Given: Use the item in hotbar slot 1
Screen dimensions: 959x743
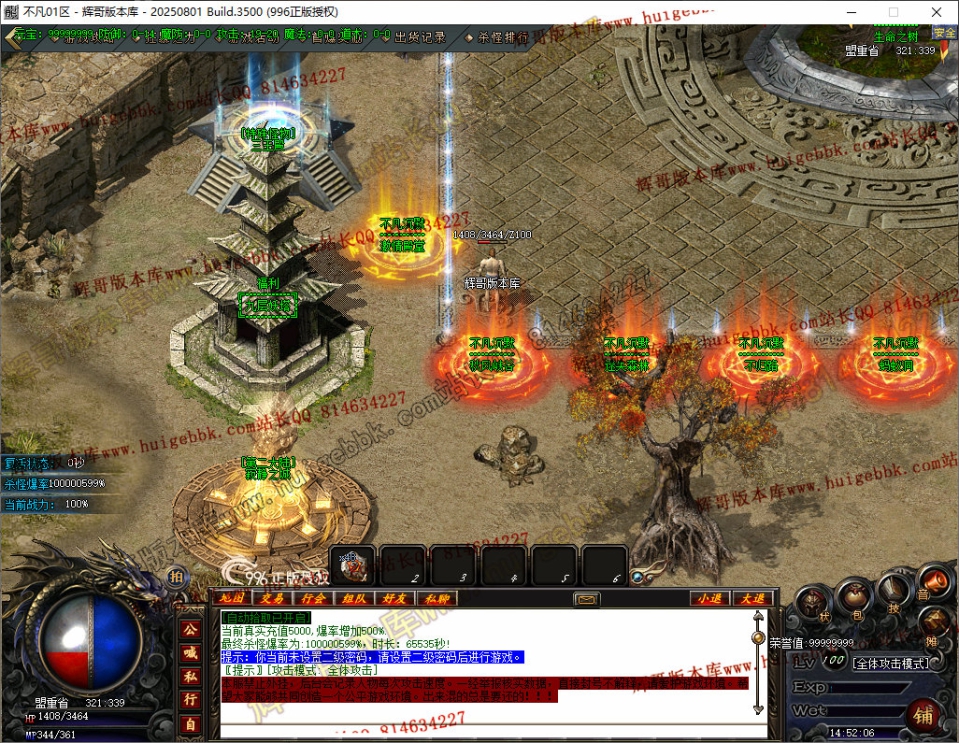Looking at the screenshot, I should click(x=351, y=565).
